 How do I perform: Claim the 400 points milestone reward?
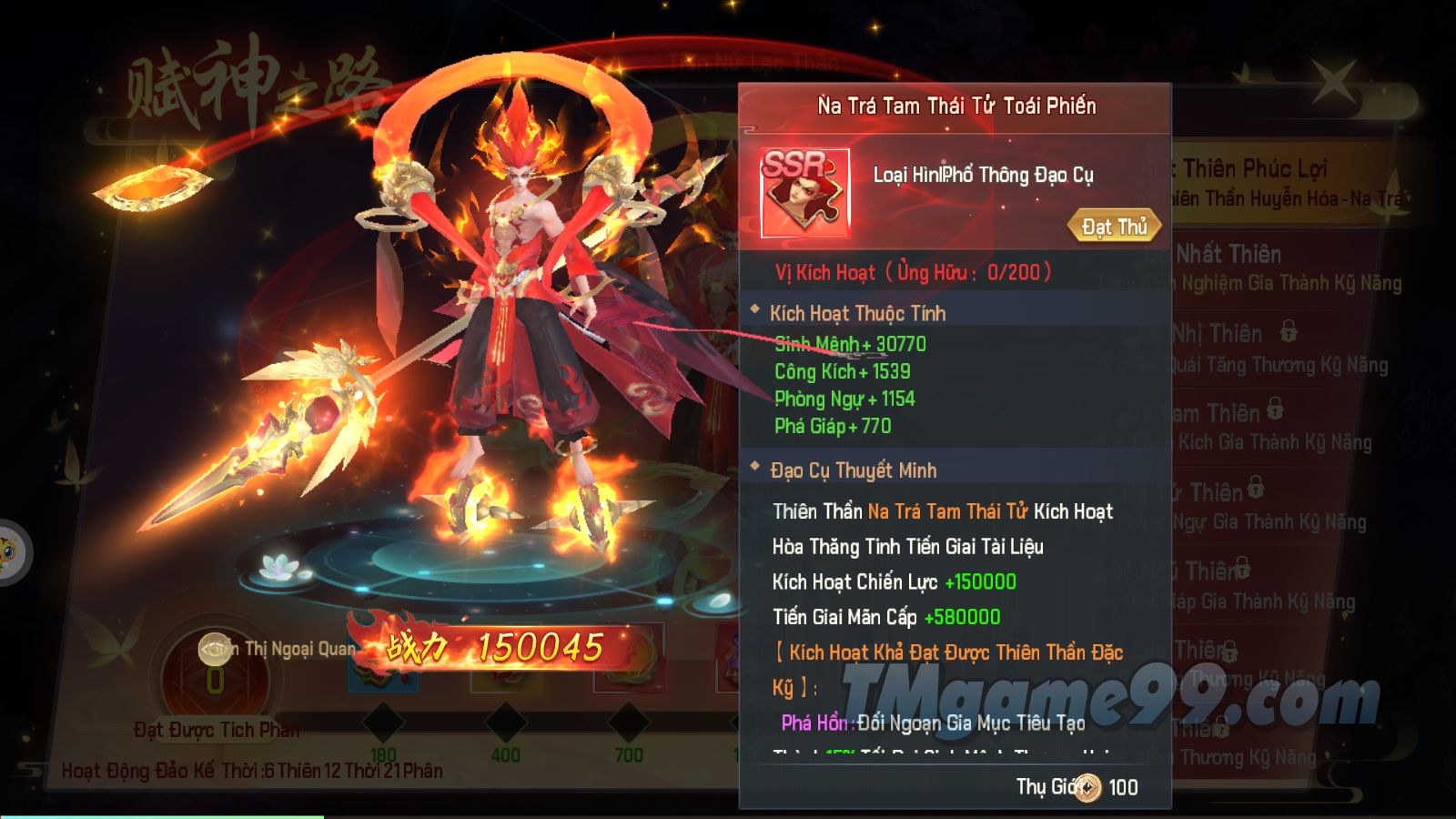coord(505,723)
